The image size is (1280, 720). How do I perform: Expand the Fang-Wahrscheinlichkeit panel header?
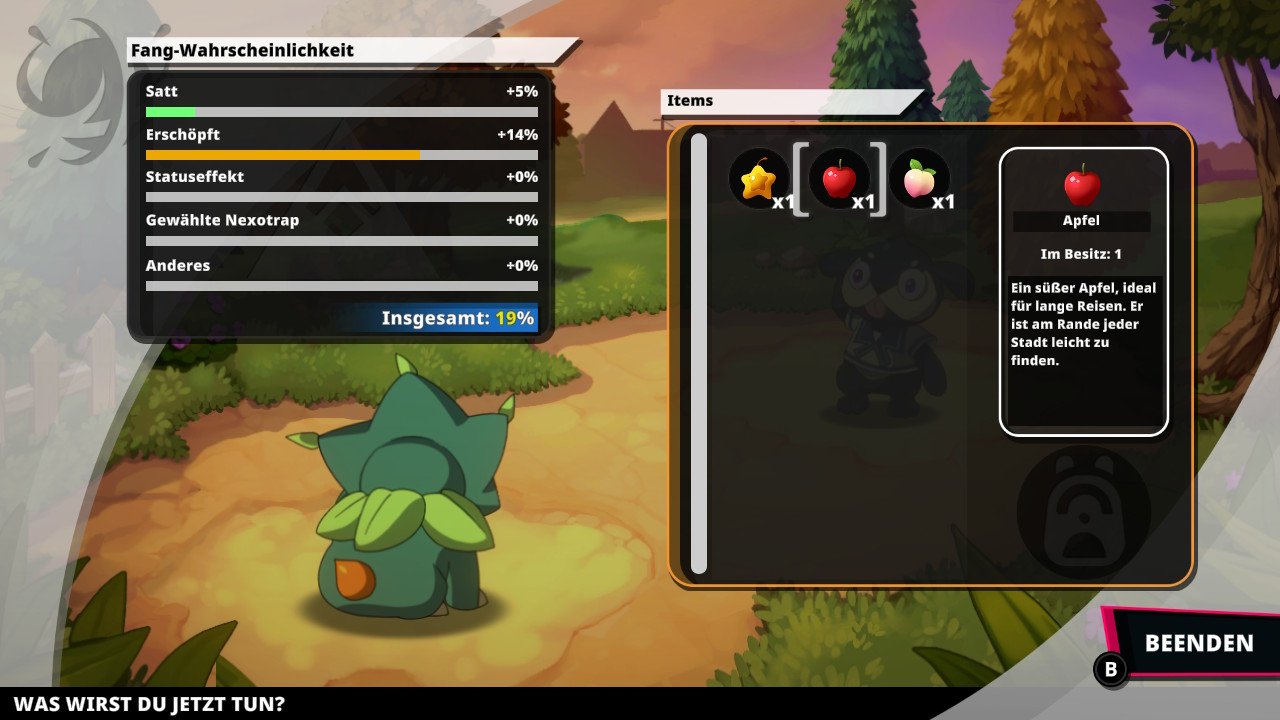(240, 49)
